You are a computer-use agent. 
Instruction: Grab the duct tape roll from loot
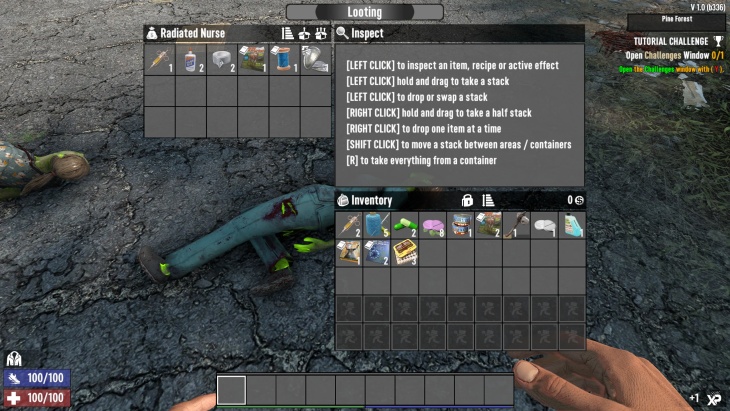coord(222,59)
